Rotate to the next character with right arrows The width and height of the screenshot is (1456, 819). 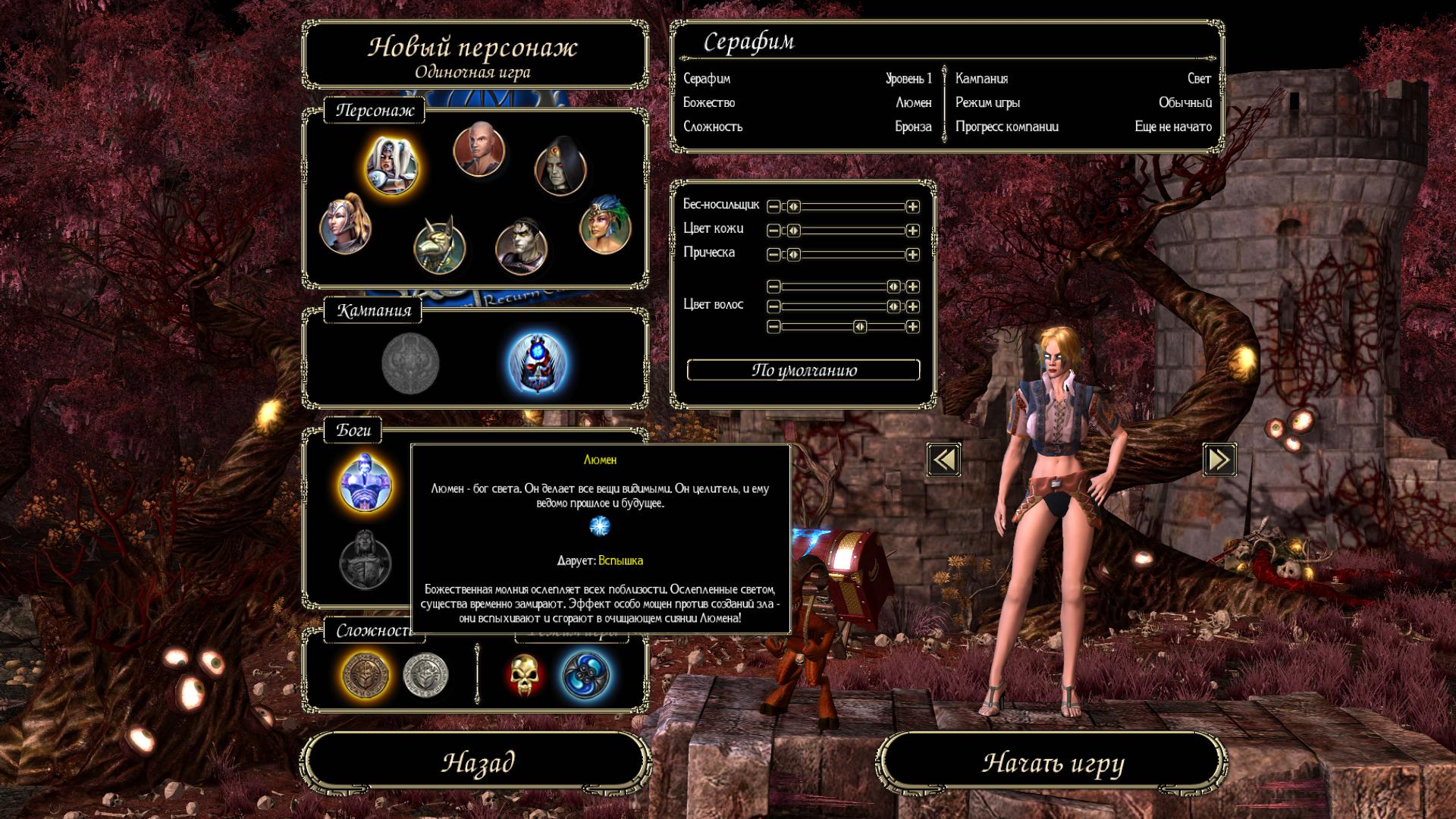[1219, 460]
